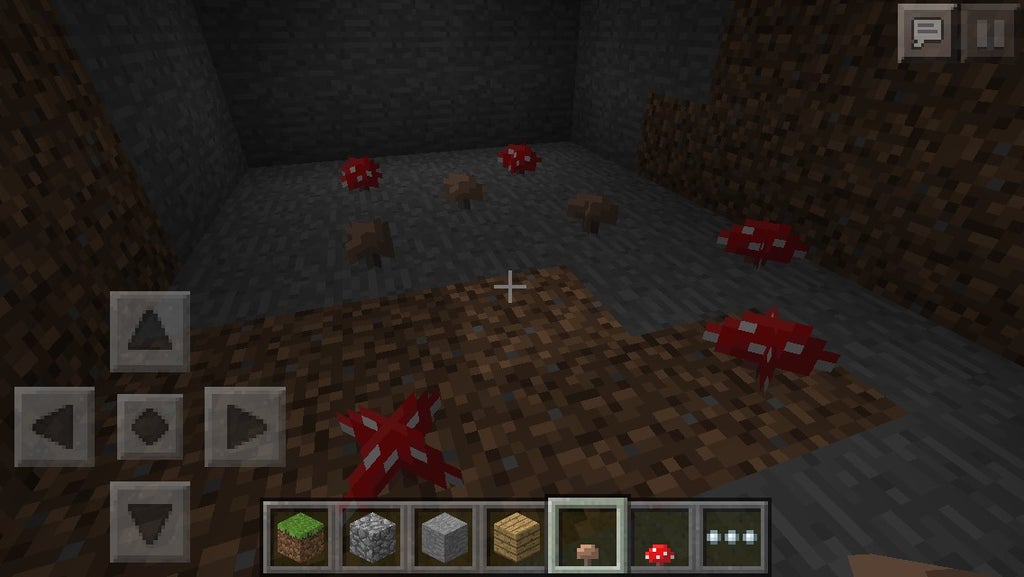The image size is (1024, 577).
Task: Tap the move forward arrow
Action: click(150, 332)
